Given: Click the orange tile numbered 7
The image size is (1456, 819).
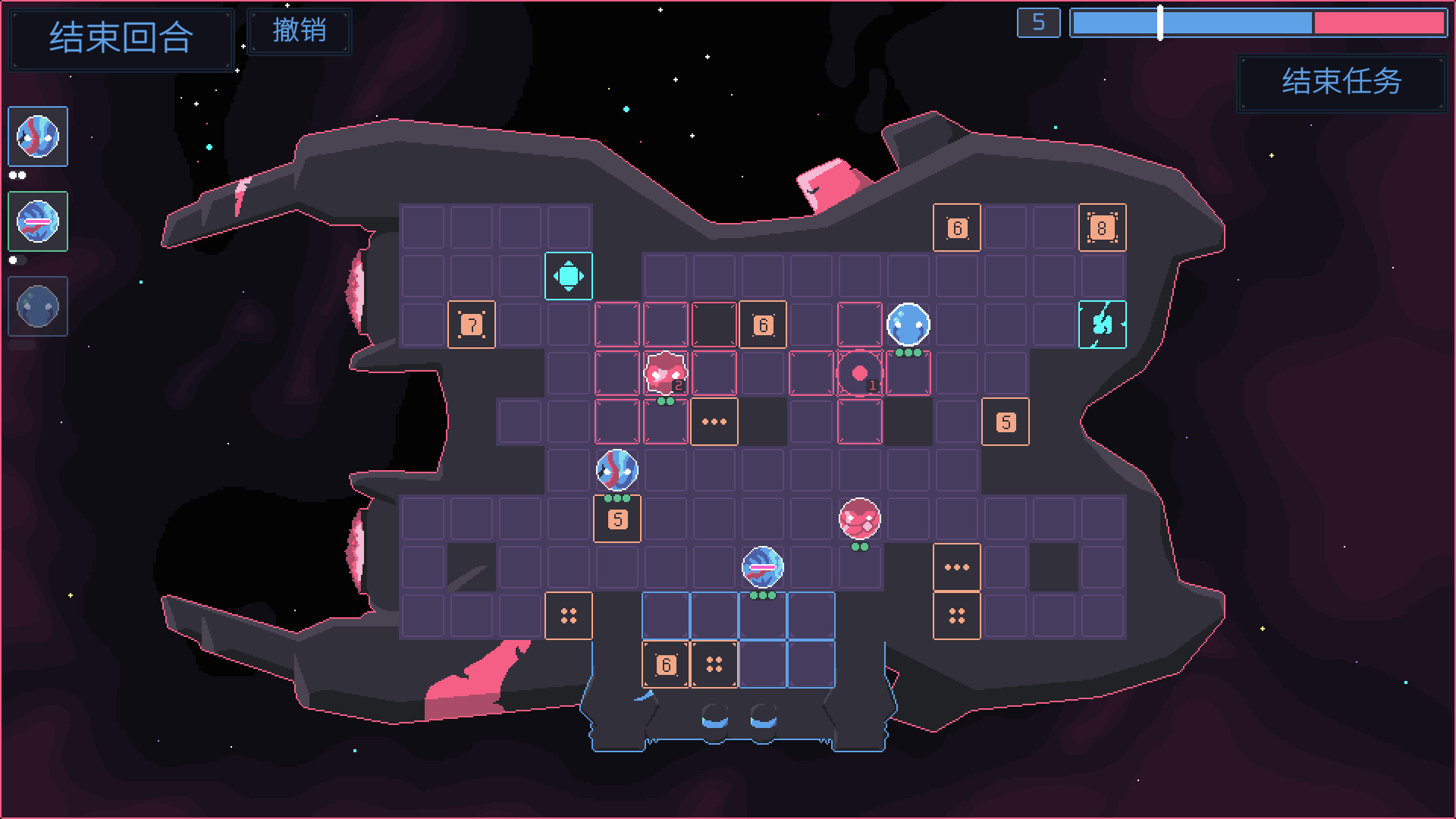Looking at the screenshot, I should coord(471,325).
